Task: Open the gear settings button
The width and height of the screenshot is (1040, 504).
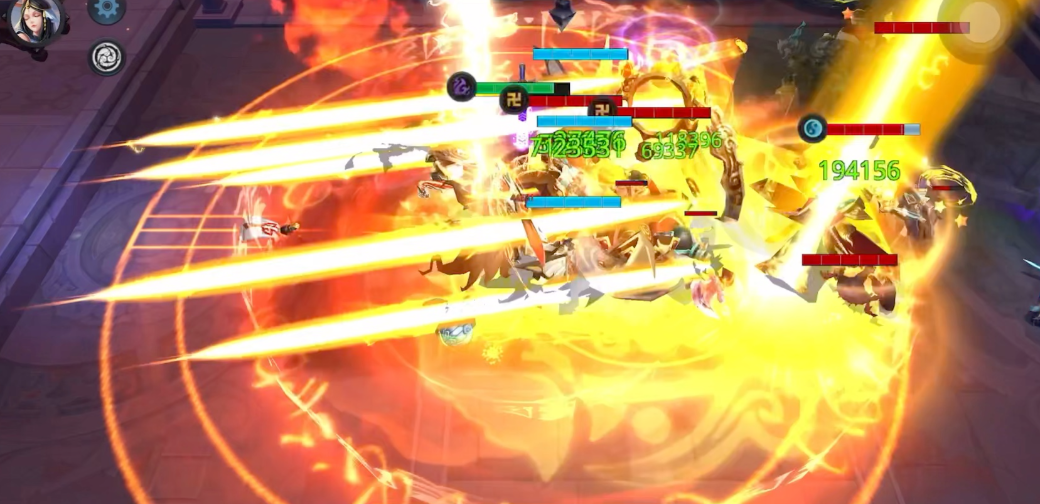Action: pyautogui.click(x=106, y=9)
